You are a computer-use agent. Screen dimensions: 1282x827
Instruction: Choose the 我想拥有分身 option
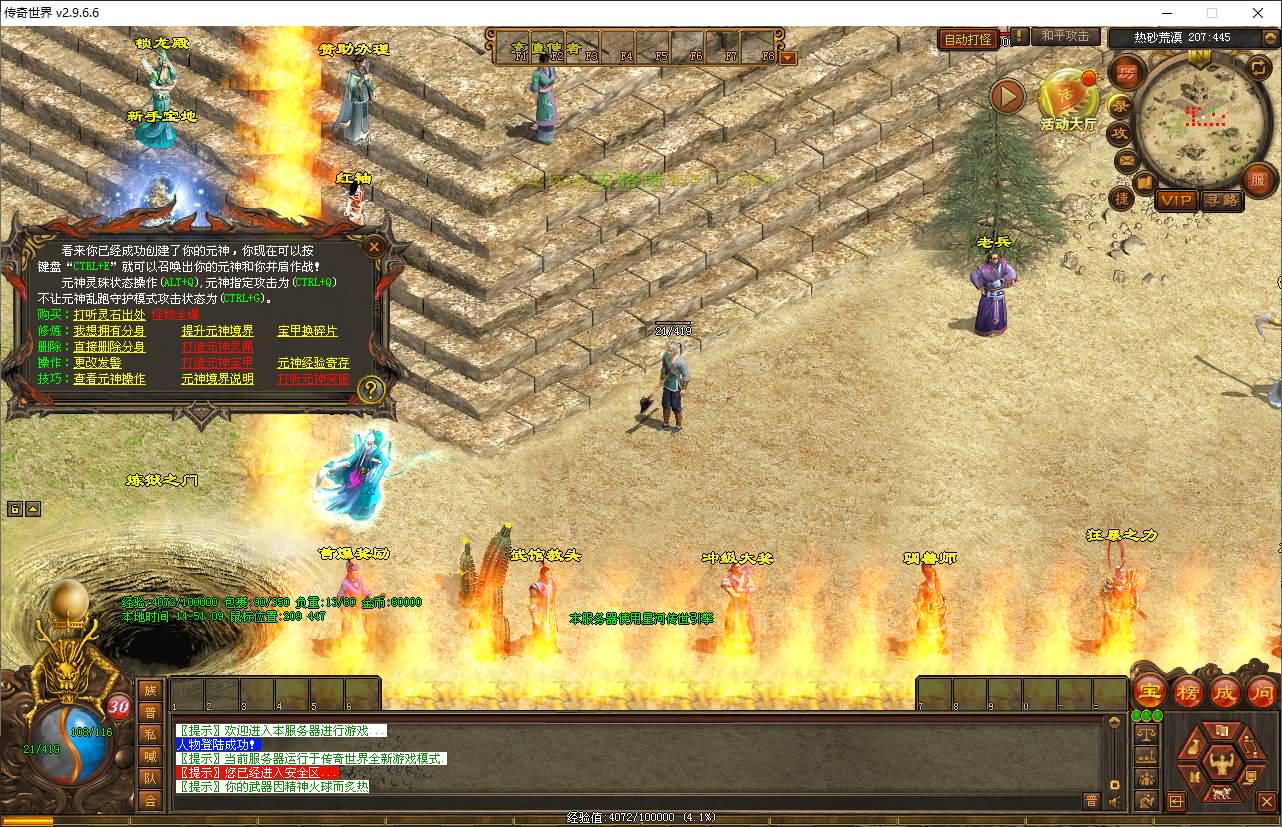tap(109, 331)
